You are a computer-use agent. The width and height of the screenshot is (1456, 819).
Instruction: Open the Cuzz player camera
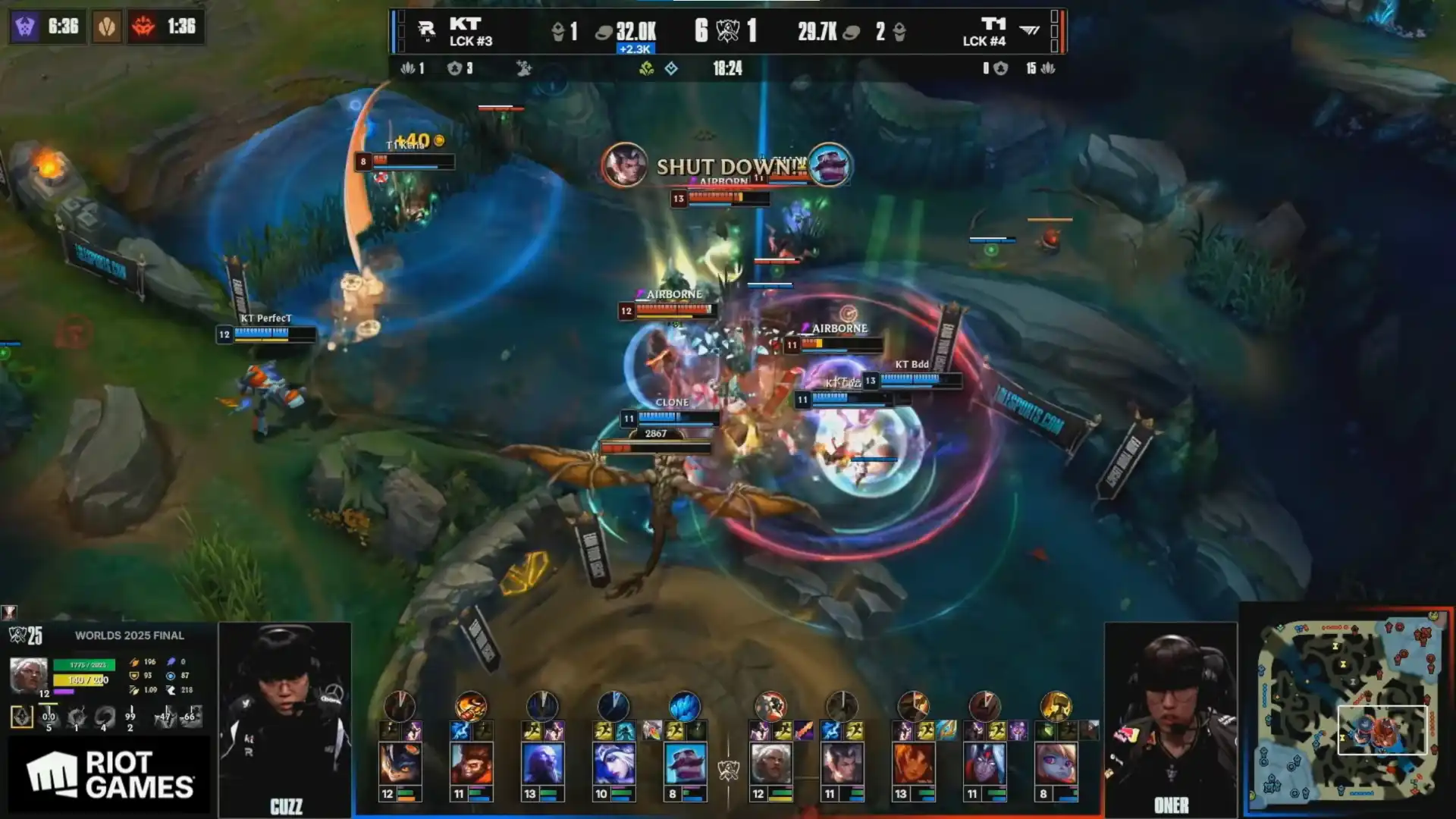coord(285,717)
